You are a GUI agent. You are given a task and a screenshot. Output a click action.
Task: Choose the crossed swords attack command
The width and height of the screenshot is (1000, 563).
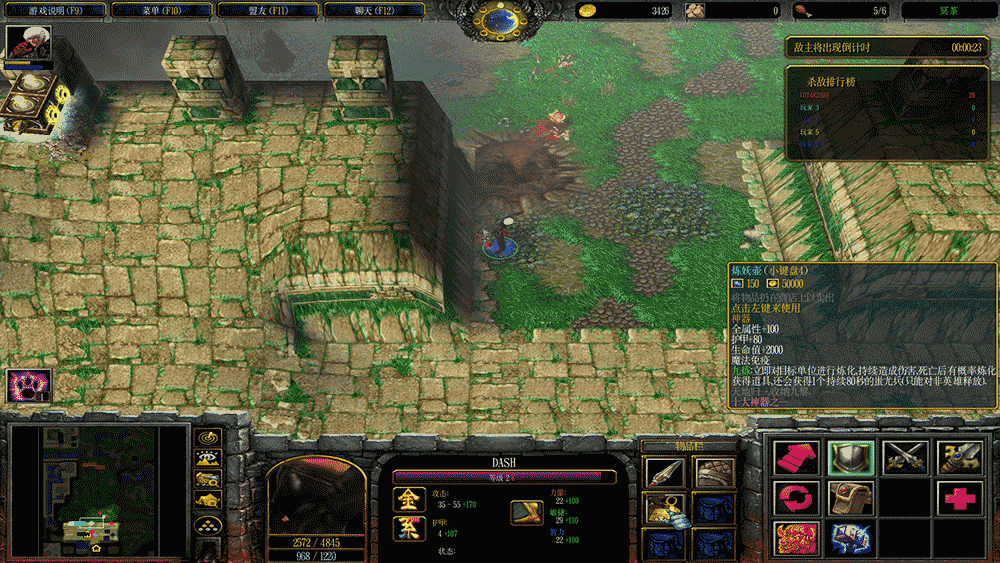[x=904, y=457]
